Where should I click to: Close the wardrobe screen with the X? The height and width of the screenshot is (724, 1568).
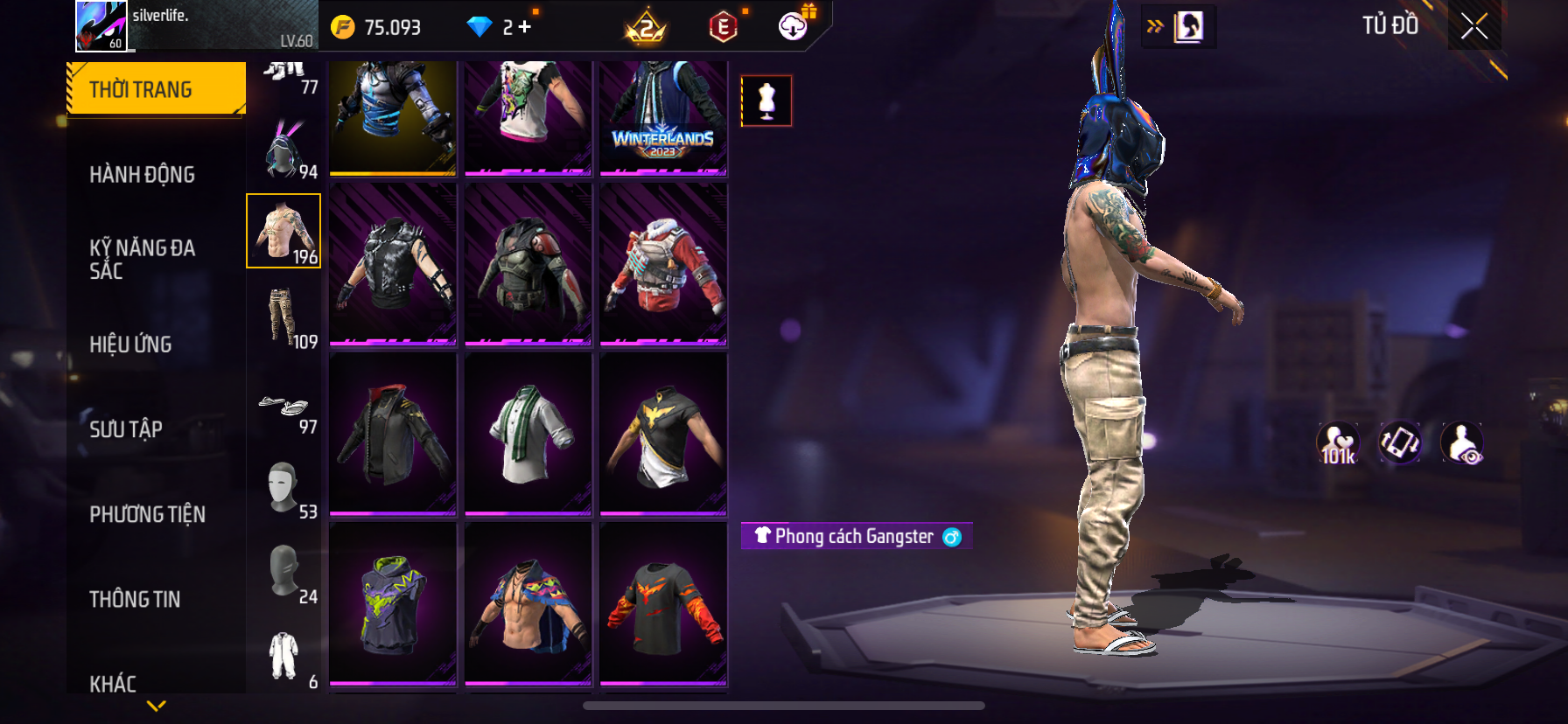[x=1474, y=27]
